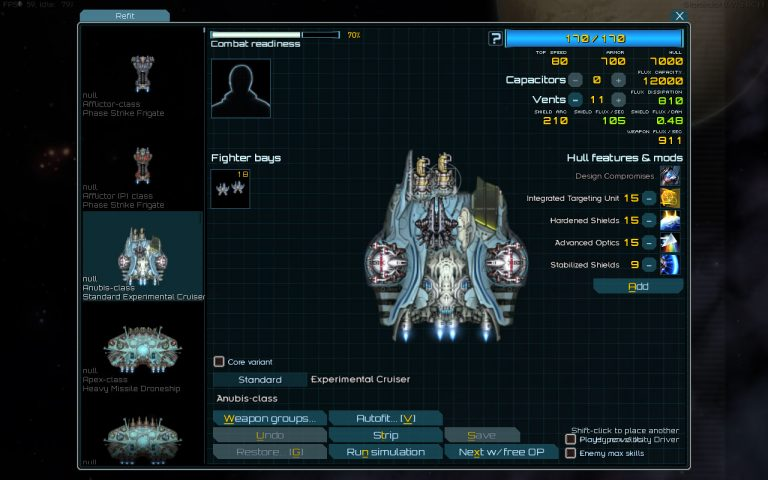Viewport: 768px width, 480px height.
Task: Remove the Integrated Targeting Unit mod
Action: [649, 198]
